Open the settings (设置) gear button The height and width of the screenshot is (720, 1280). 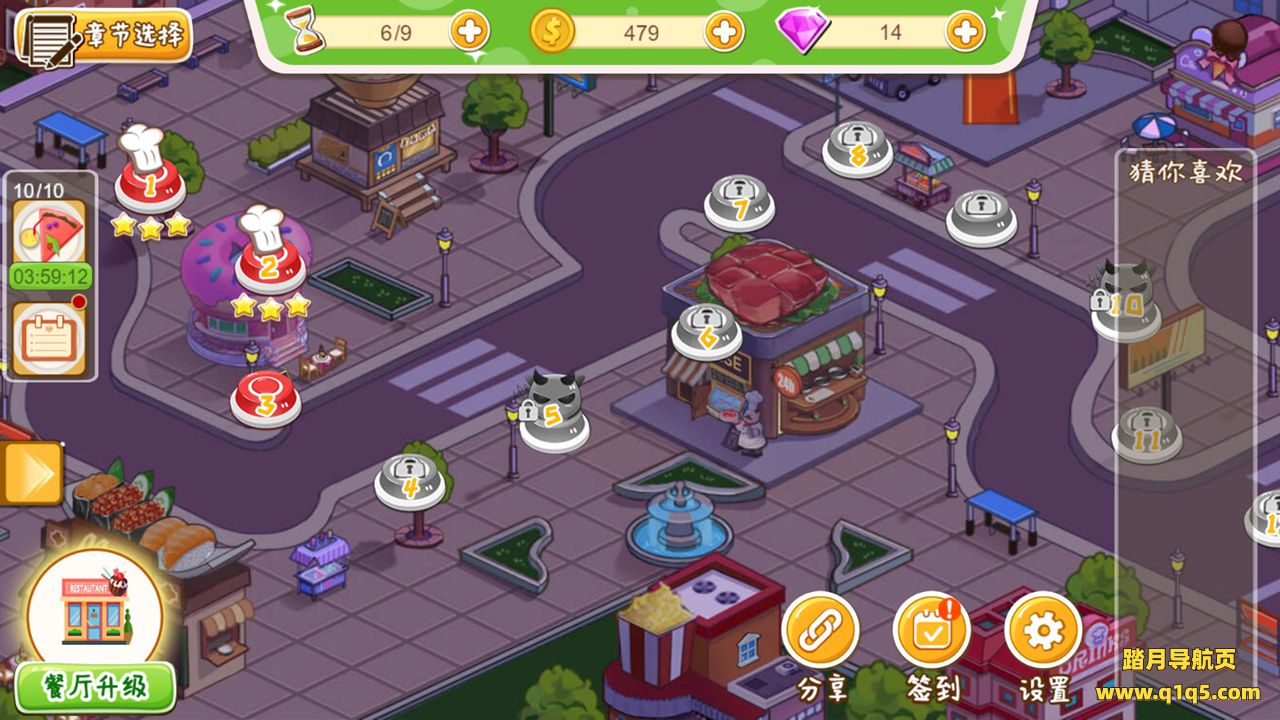click(x=1043, y=631)
